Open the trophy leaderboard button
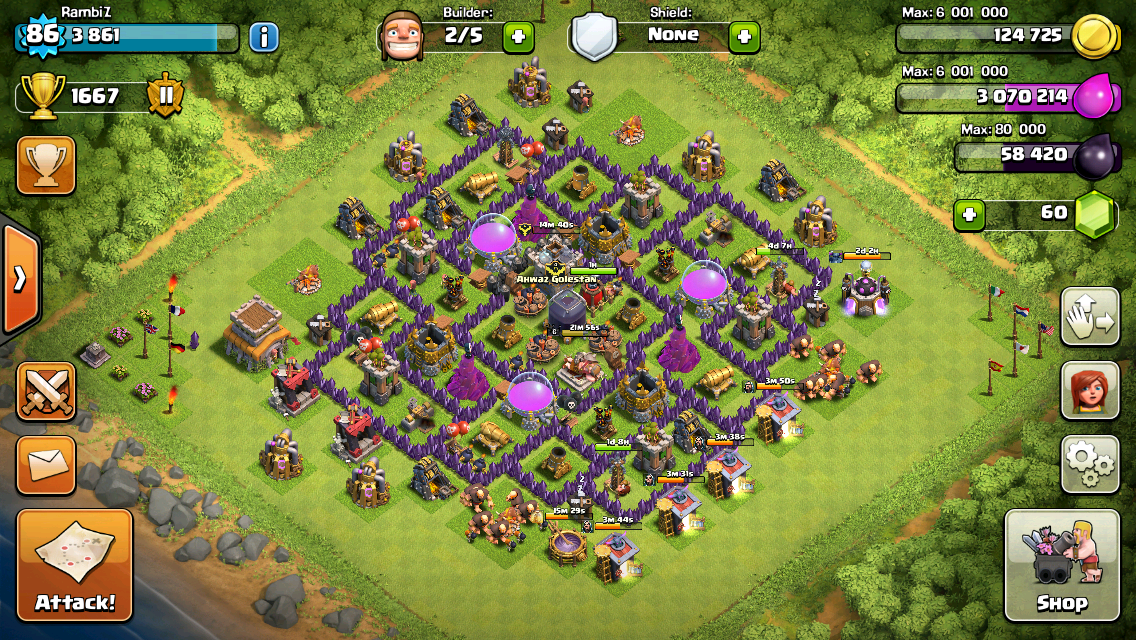This screenshot has height=640, width=1136. click(46, 165)
